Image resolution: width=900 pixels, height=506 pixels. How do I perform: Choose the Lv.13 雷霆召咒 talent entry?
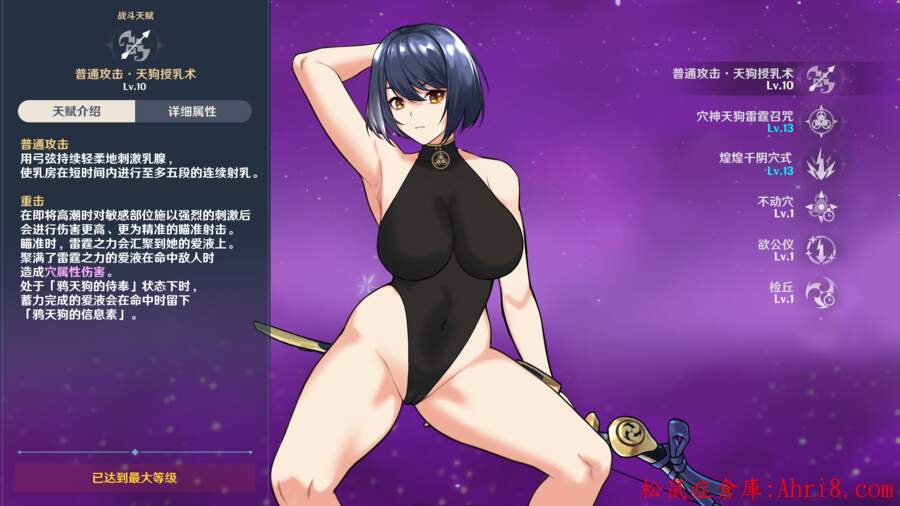click(x=821, y=121)
